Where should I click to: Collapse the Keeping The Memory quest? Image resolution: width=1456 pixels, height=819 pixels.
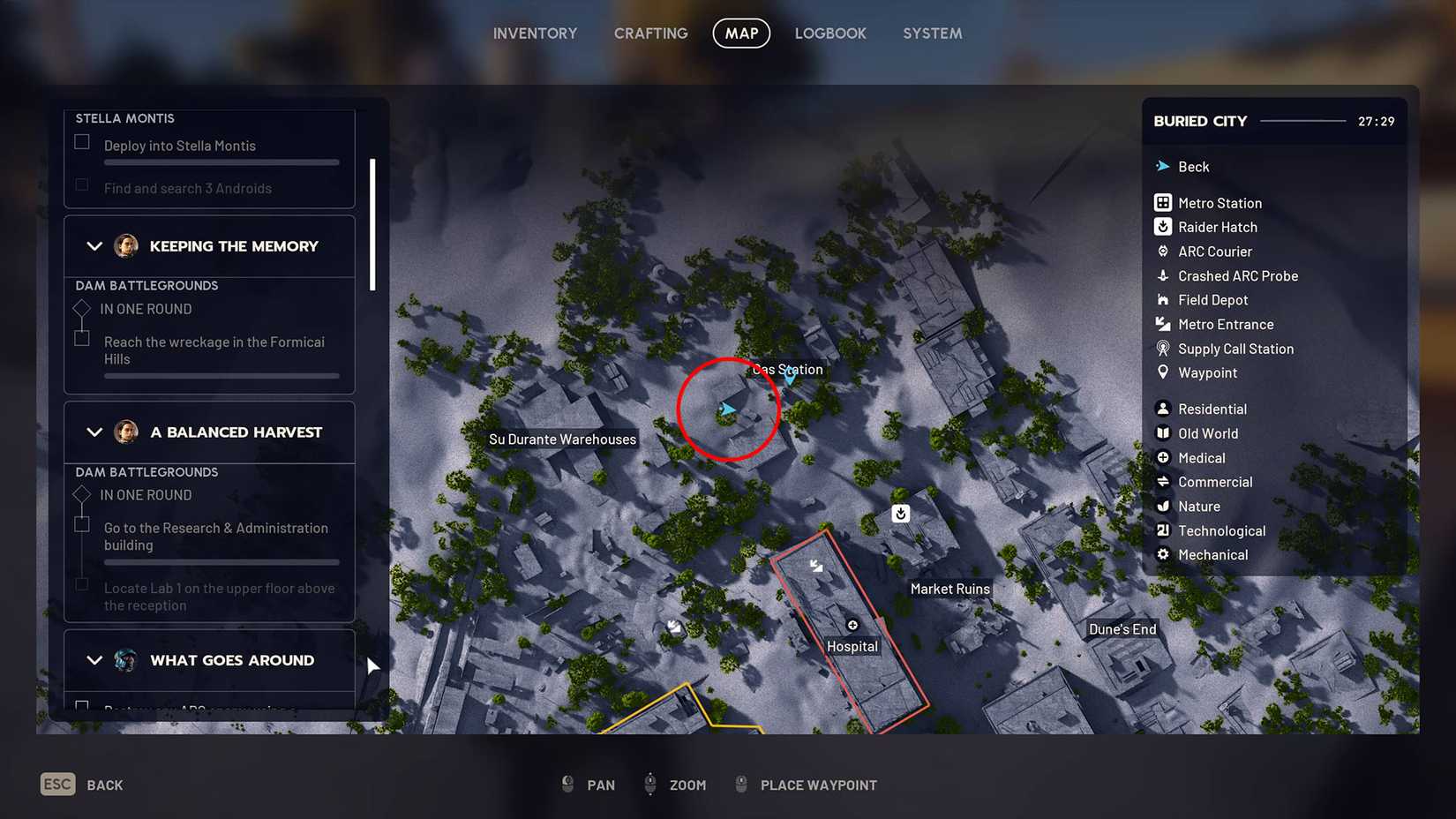point(94,246)
